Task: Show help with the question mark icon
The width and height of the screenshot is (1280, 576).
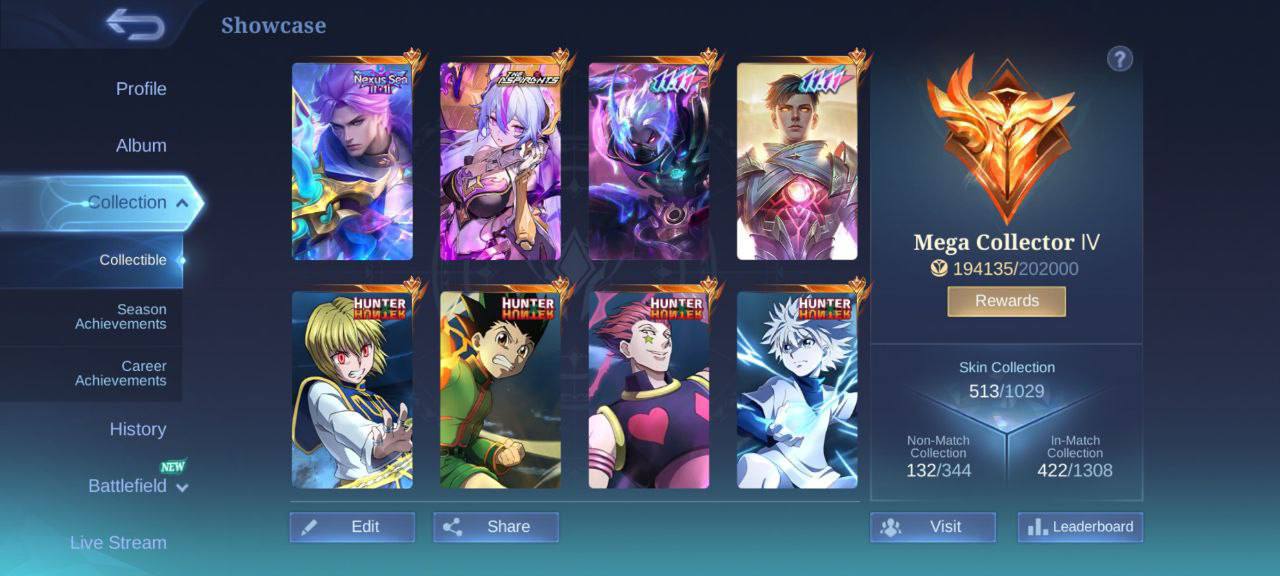Action: click(1119, 59)
